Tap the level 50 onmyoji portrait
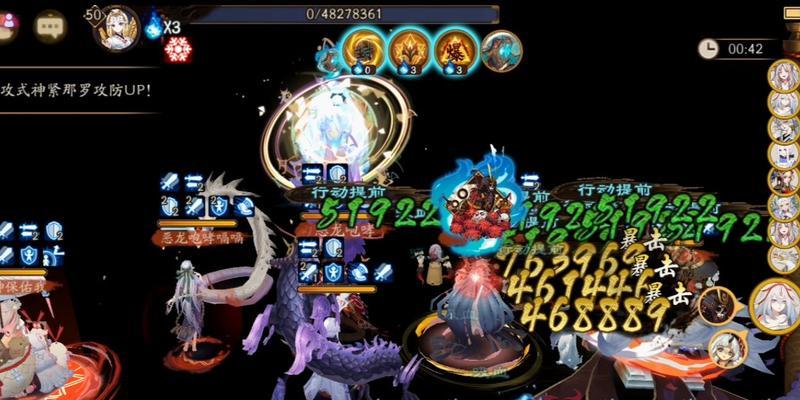 pos(117,27)
